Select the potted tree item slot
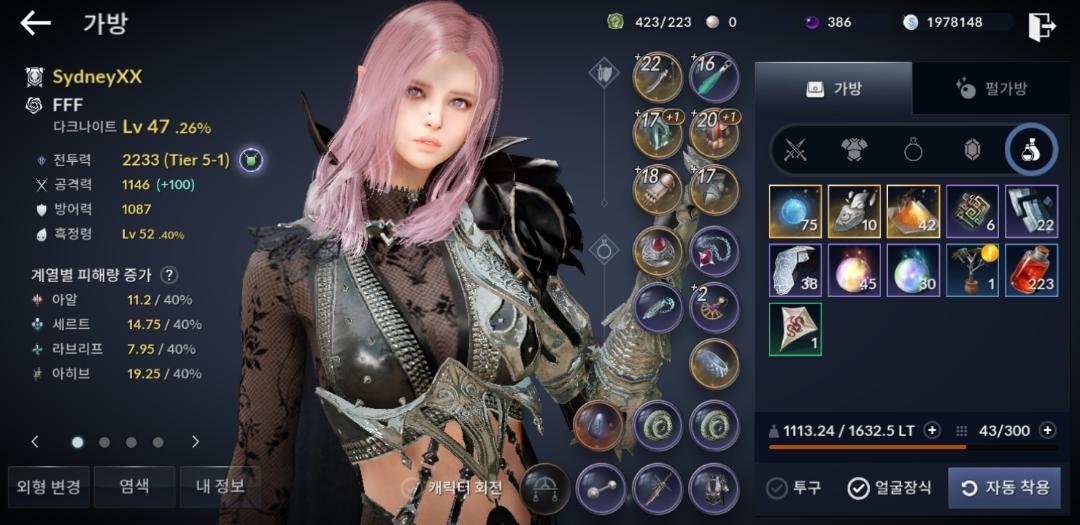Viewport: 1080px width, 525px height. pos(972,270)
